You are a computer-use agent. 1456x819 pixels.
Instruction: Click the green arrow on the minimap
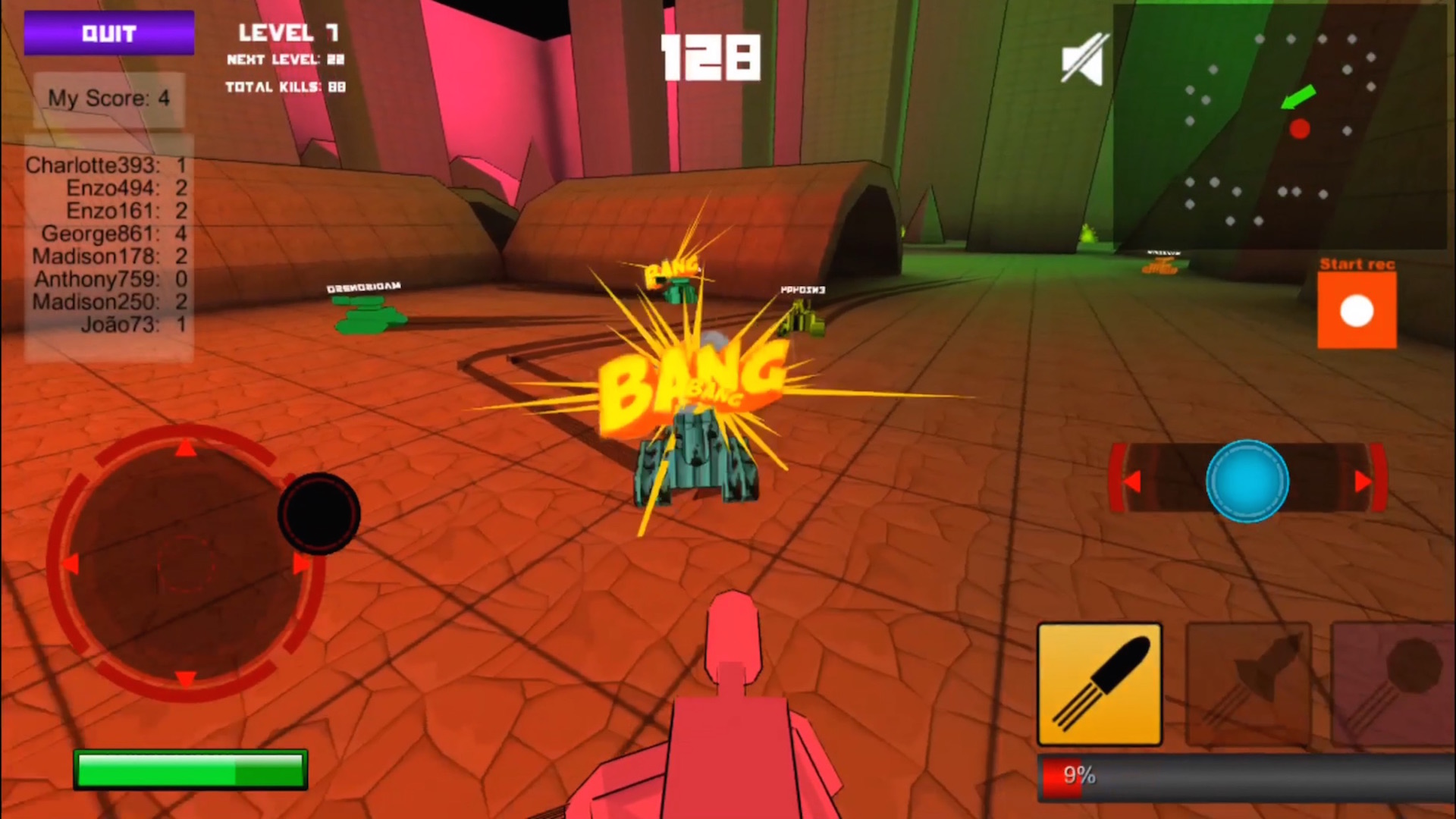(1298, 96)
